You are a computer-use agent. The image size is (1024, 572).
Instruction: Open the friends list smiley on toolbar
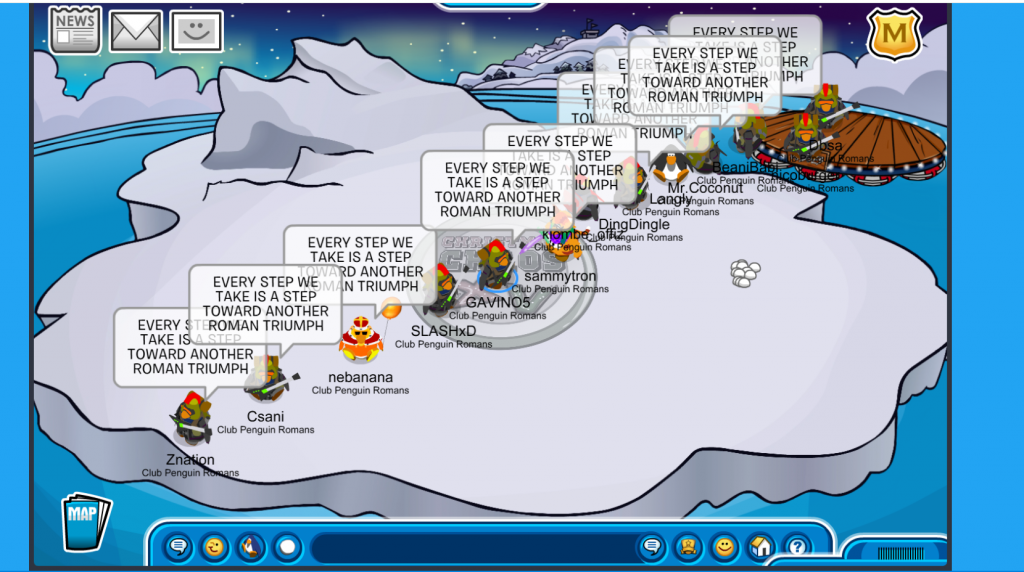click(x=724, y=547)
